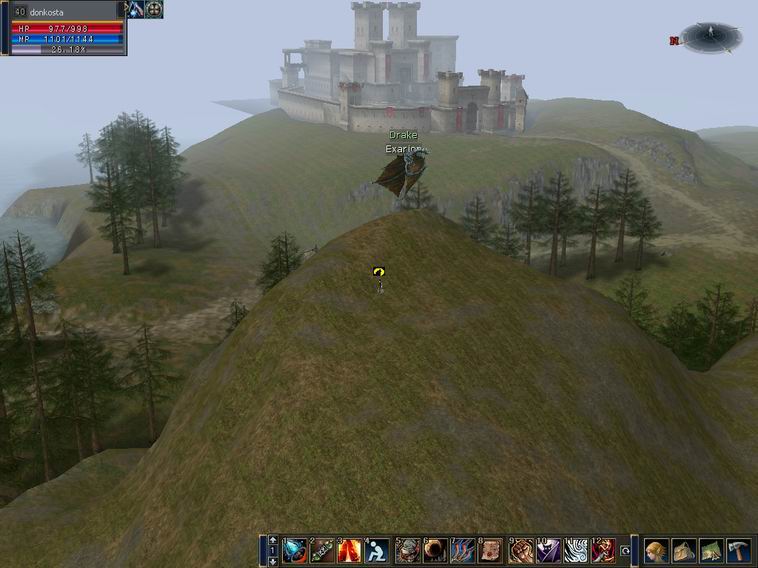The width and height of the screenshot is (758, 568).
Task: Use the green item in hotbar slot 2
Action: tap(322, 551)
